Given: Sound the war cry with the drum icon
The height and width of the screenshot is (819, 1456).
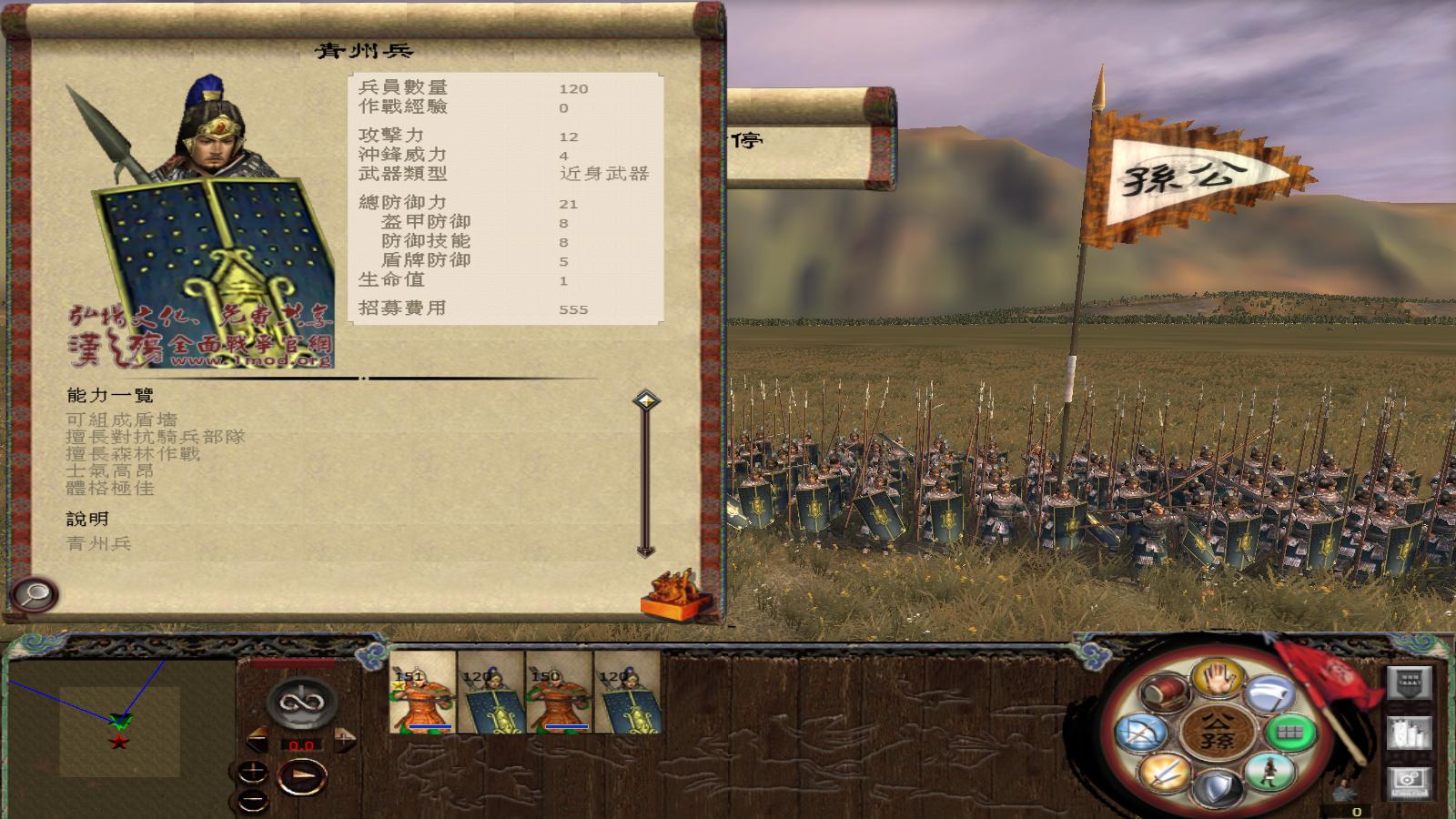Looking at the screenshot, I should [x=1163, y=693].
